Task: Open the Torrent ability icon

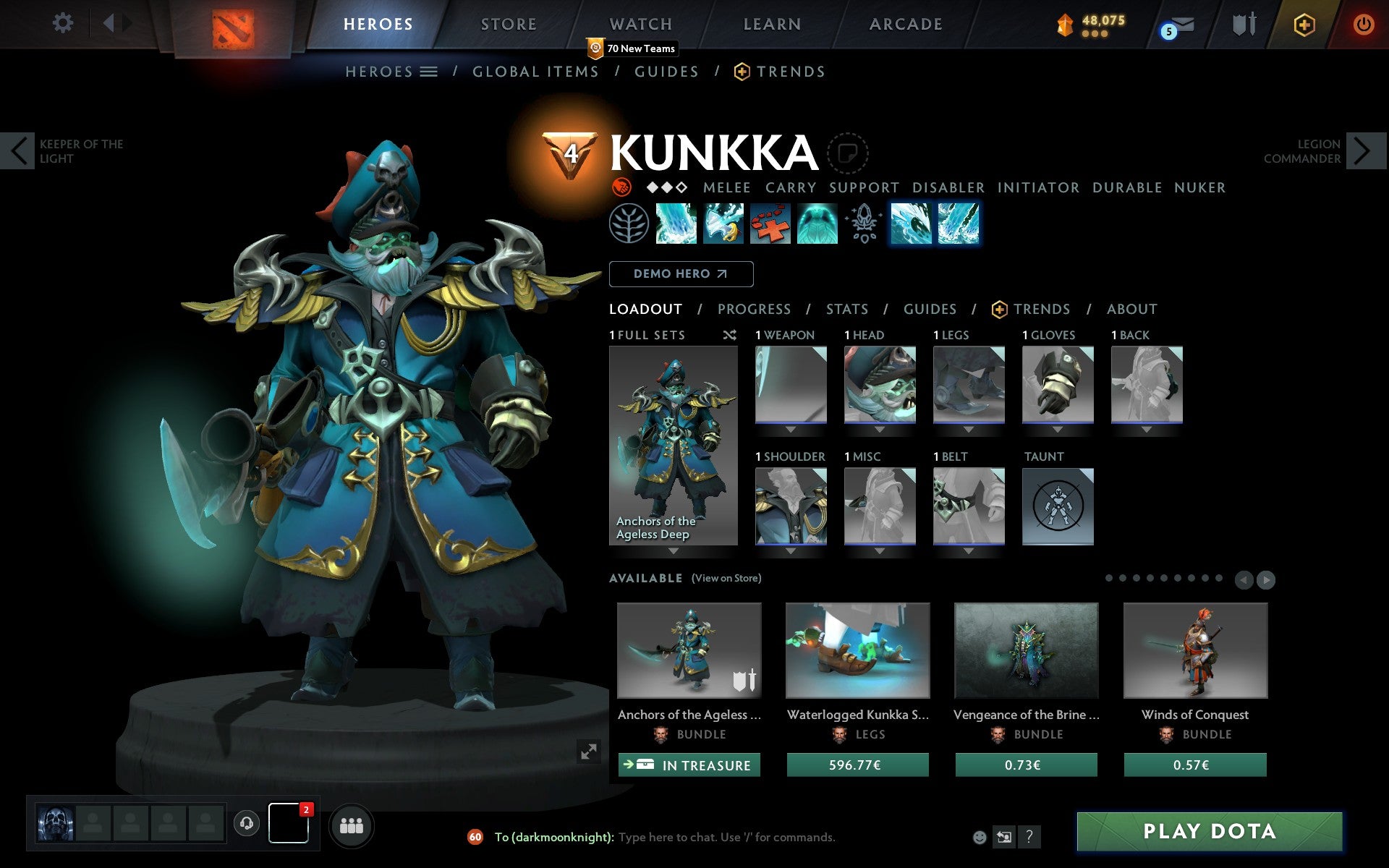Action: [677, 224]
